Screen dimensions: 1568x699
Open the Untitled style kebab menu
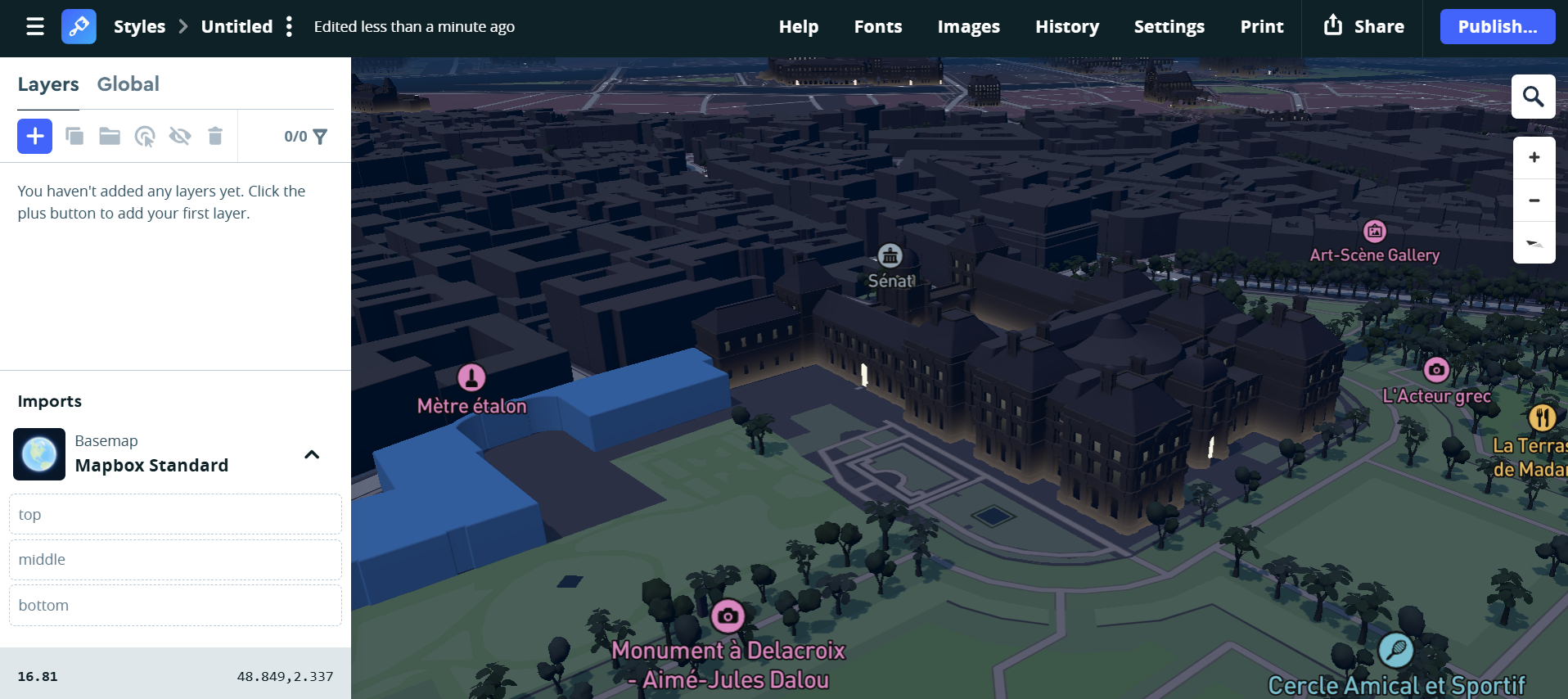289,26
